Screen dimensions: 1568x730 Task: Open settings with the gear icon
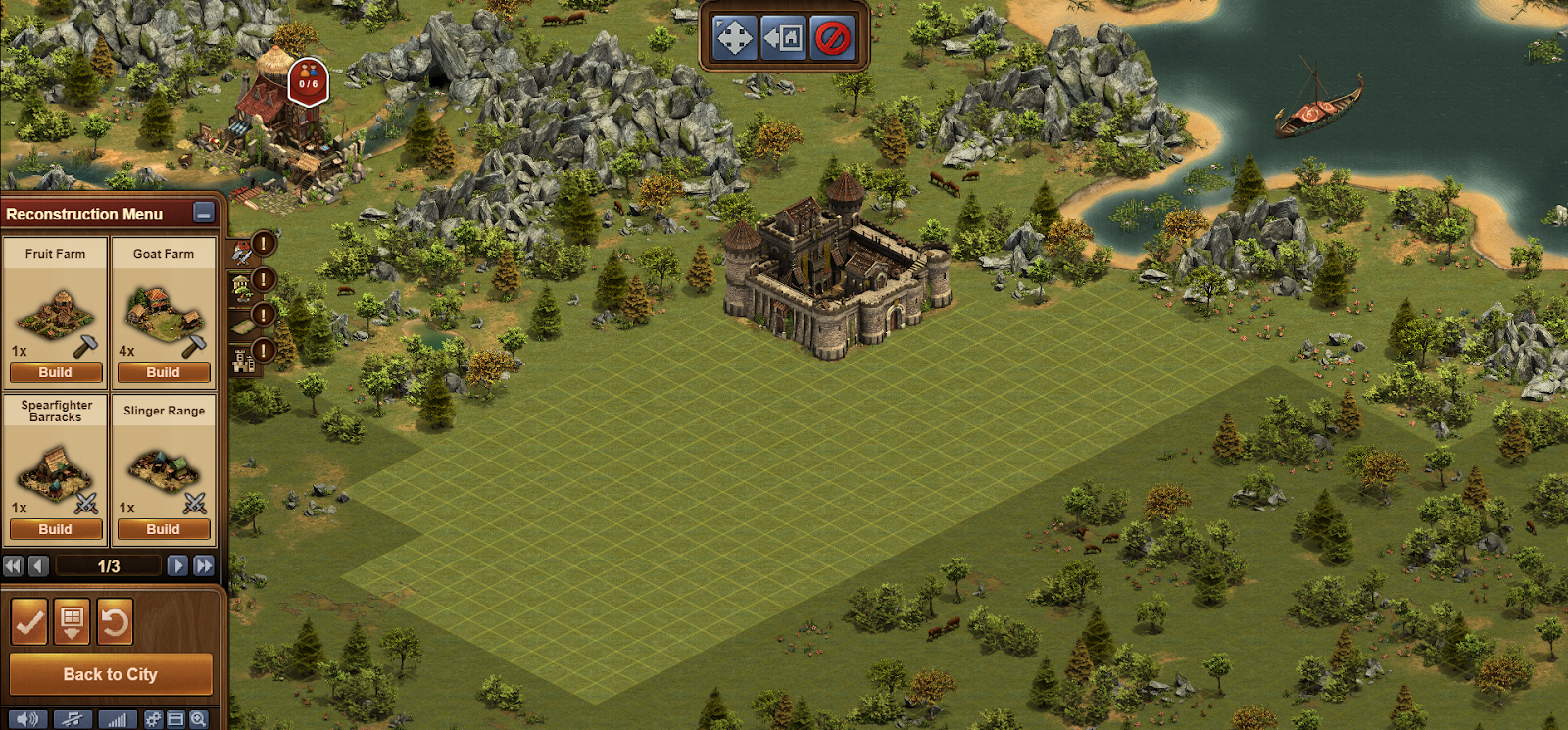click(154, 719)
